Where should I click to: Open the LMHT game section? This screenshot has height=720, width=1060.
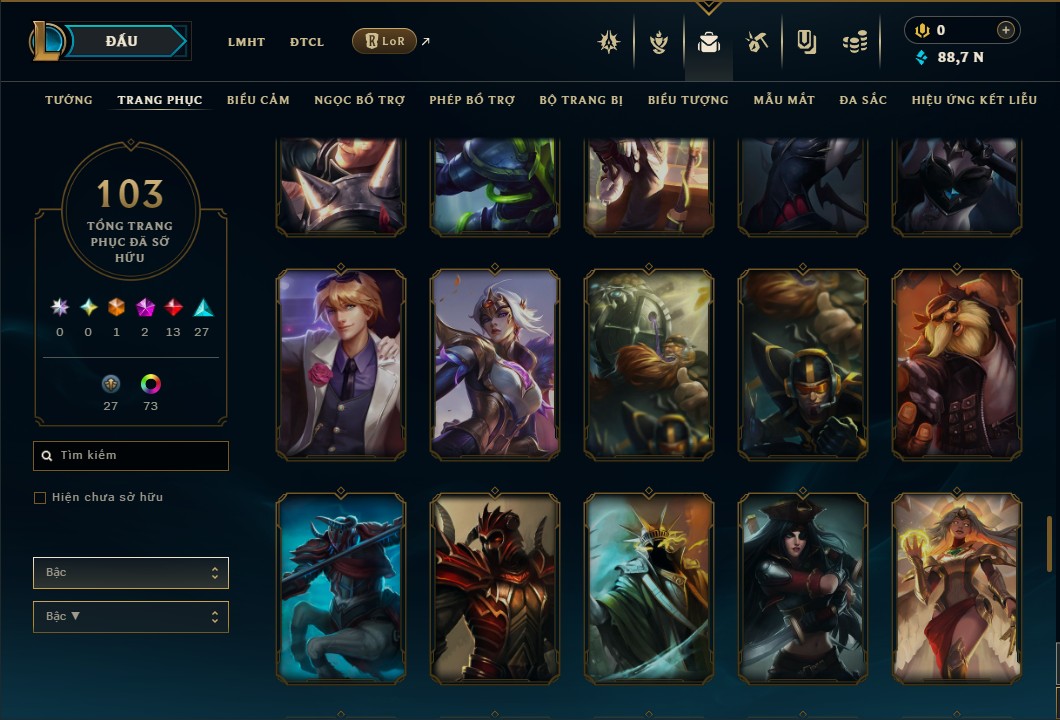pos(246,42)
